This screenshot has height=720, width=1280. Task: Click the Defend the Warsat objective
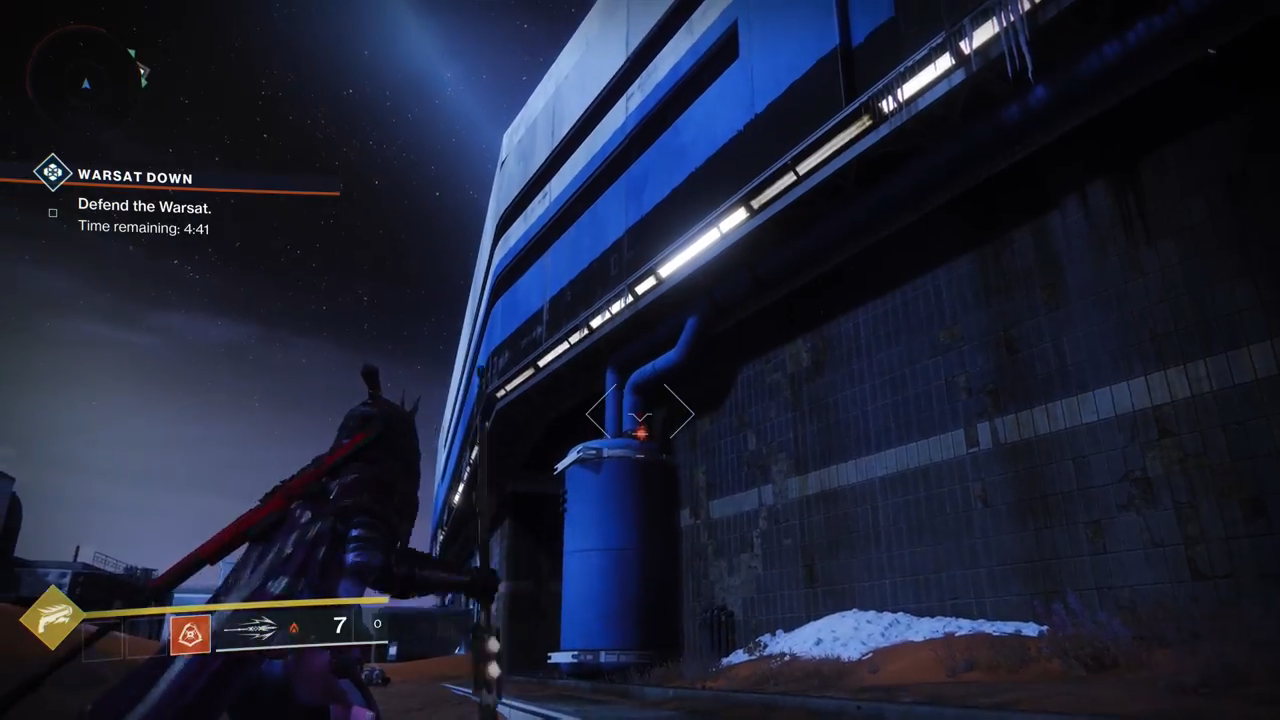pos(144,207)
